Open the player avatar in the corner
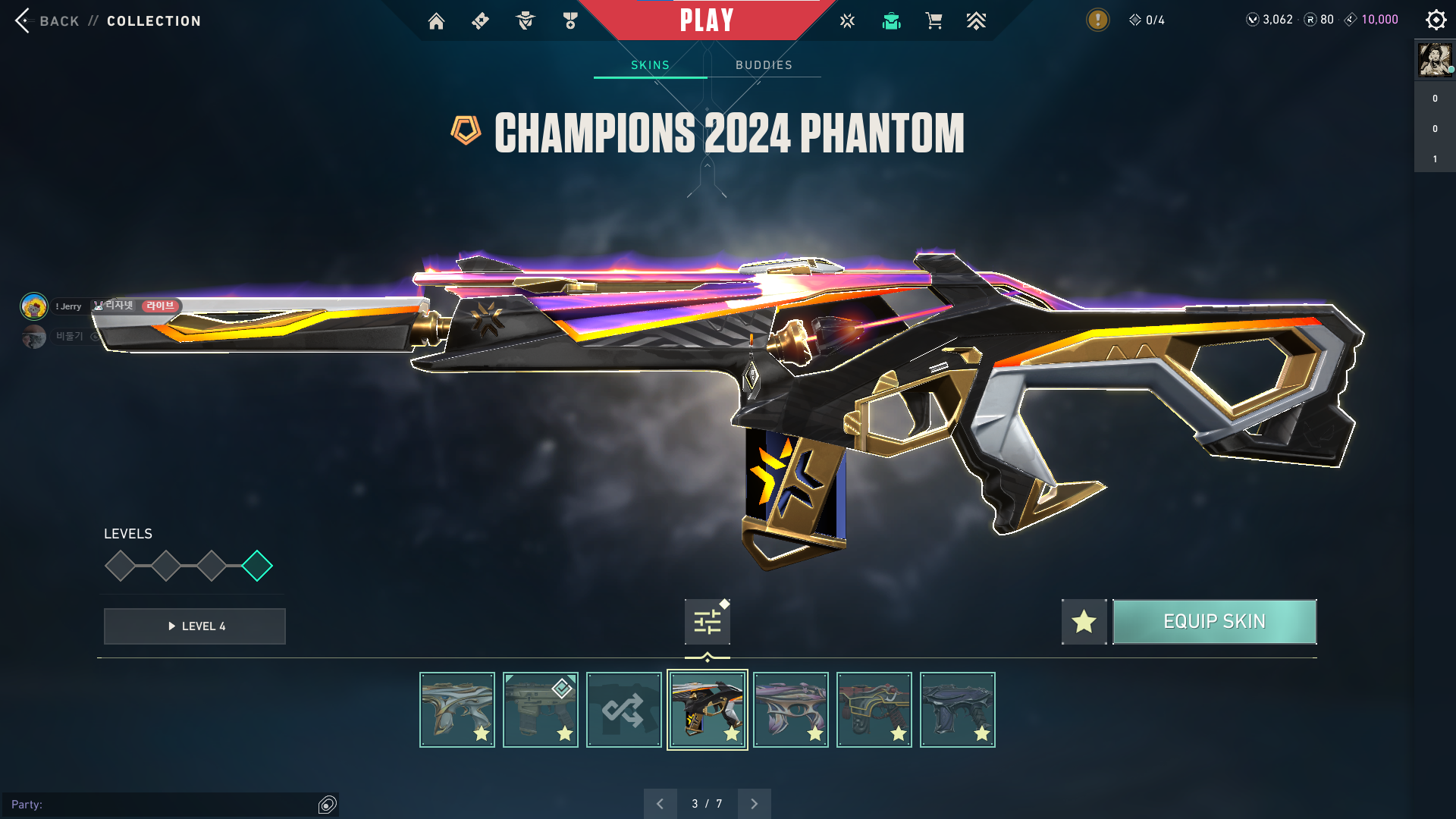The image size is (1456, 819). (x=1435, y=60)
